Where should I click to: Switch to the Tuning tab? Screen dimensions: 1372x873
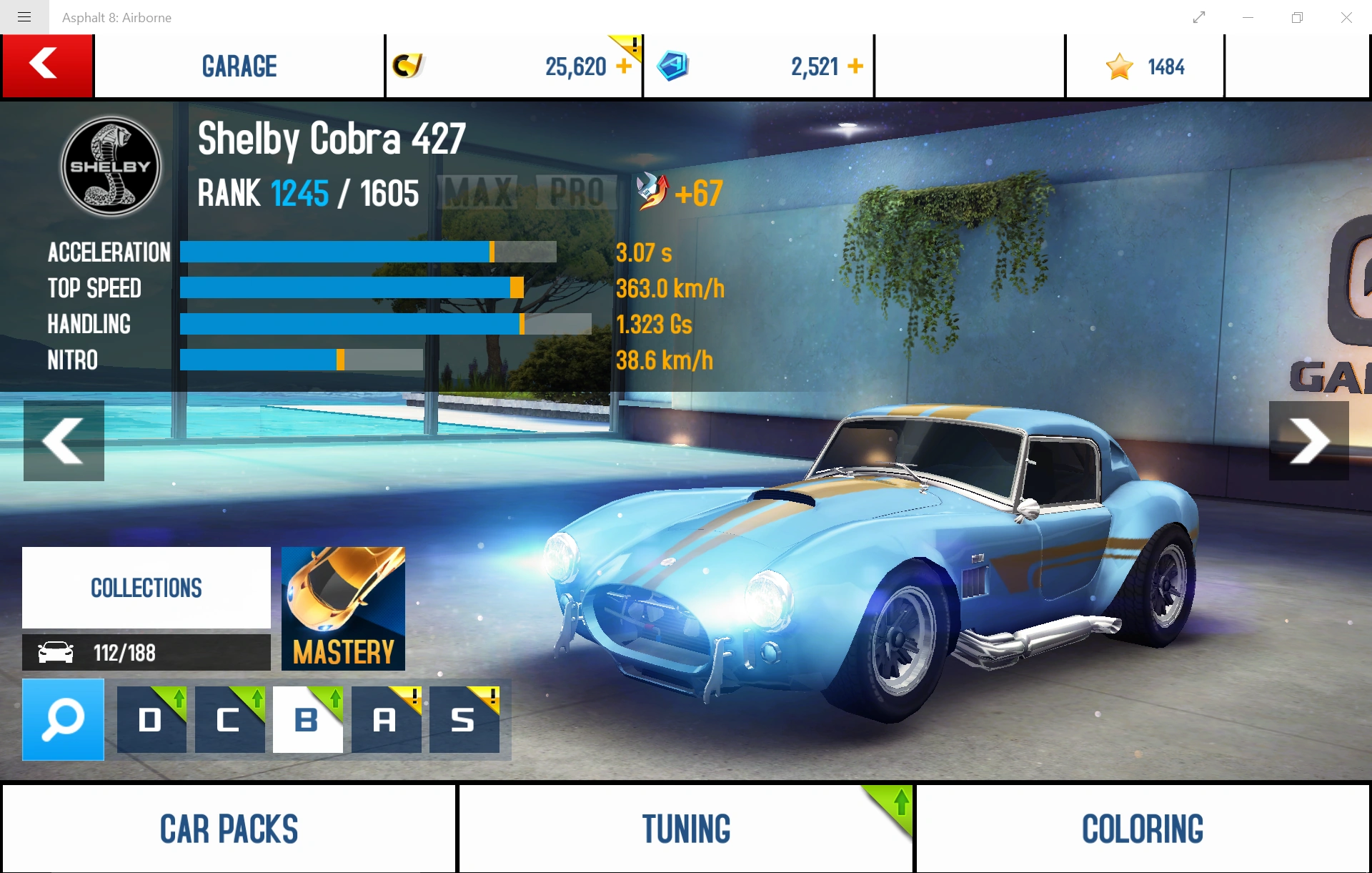click(685, 829)
